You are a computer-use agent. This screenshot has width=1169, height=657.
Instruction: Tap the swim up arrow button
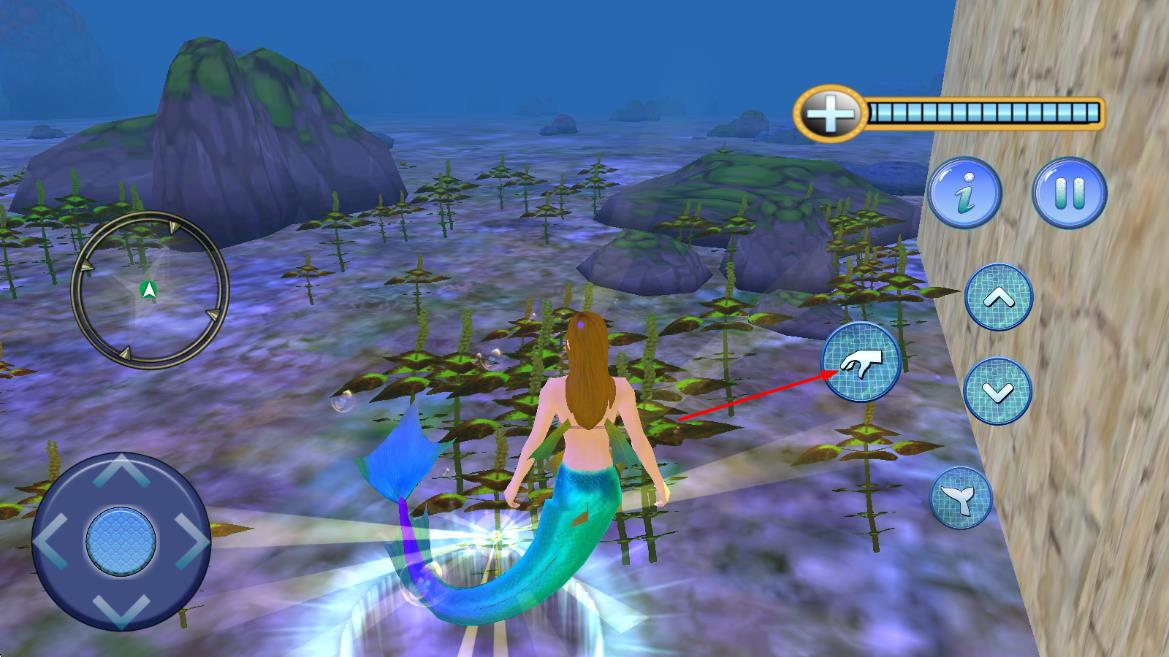click(998, 298)
